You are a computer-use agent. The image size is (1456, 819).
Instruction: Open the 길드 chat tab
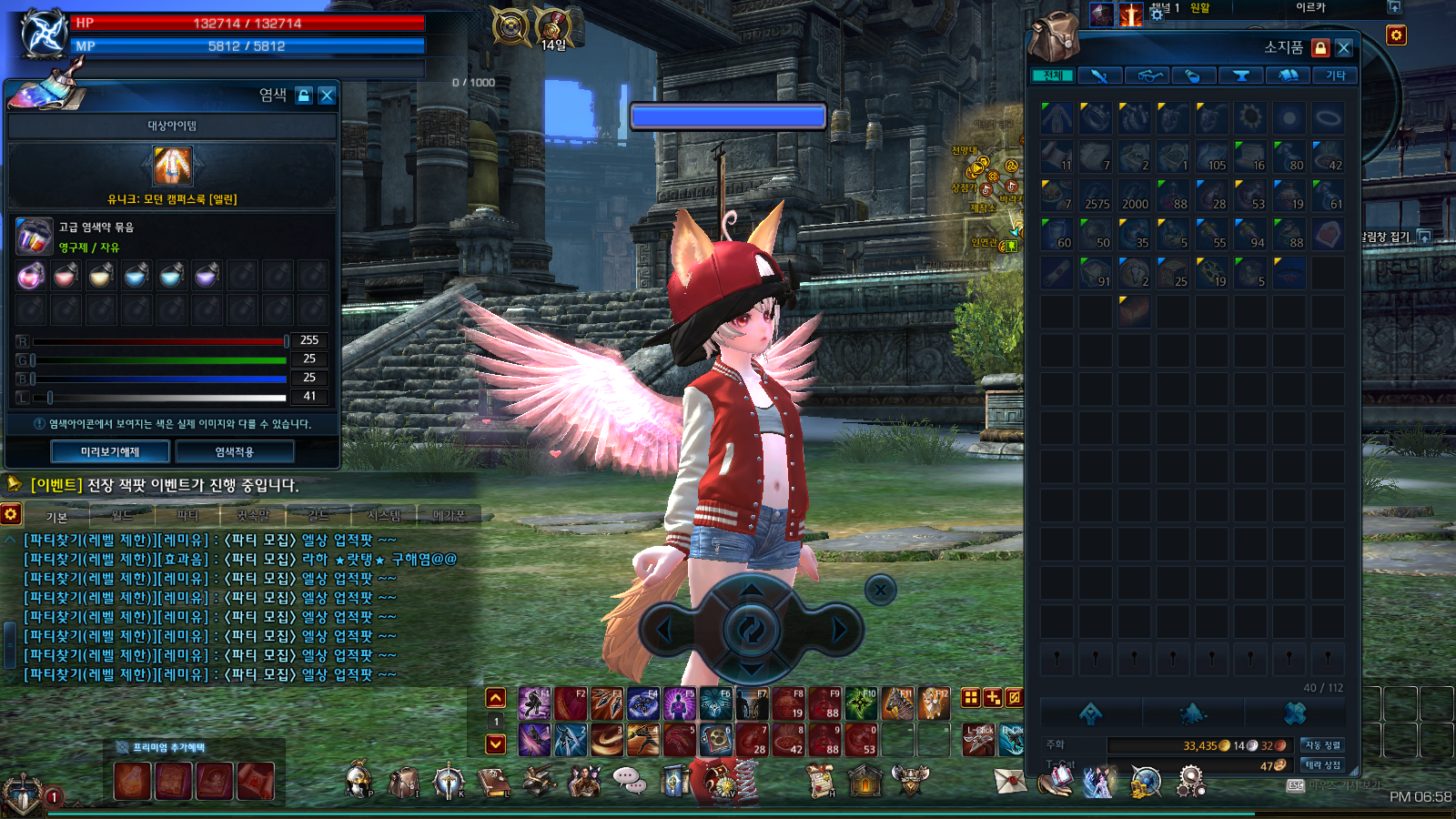click(318, 516)
